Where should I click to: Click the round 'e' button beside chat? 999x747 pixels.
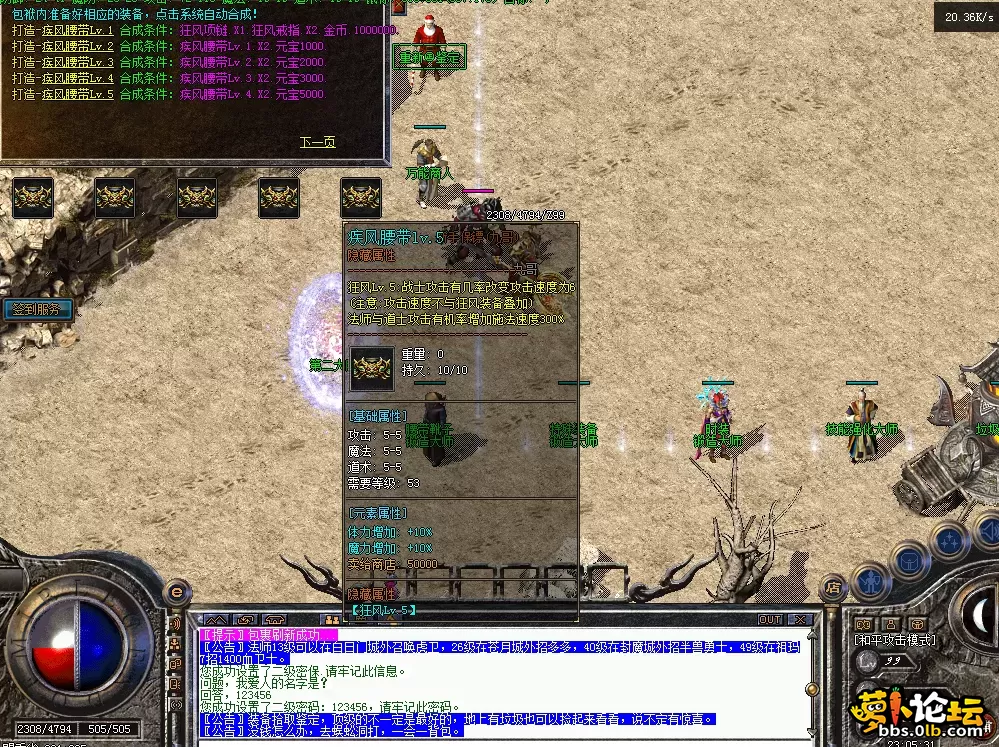176,591
